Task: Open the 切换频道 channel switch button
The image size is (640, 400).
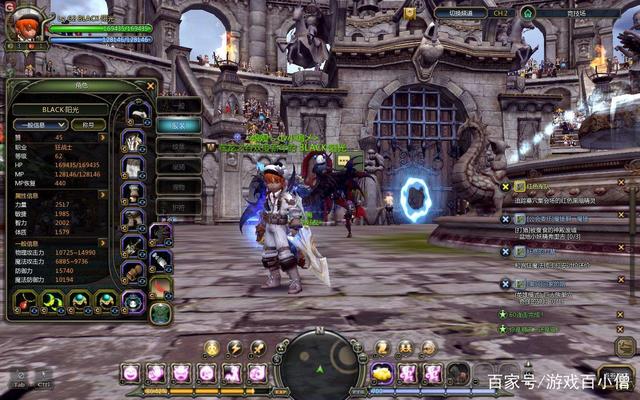Action: 462,13
